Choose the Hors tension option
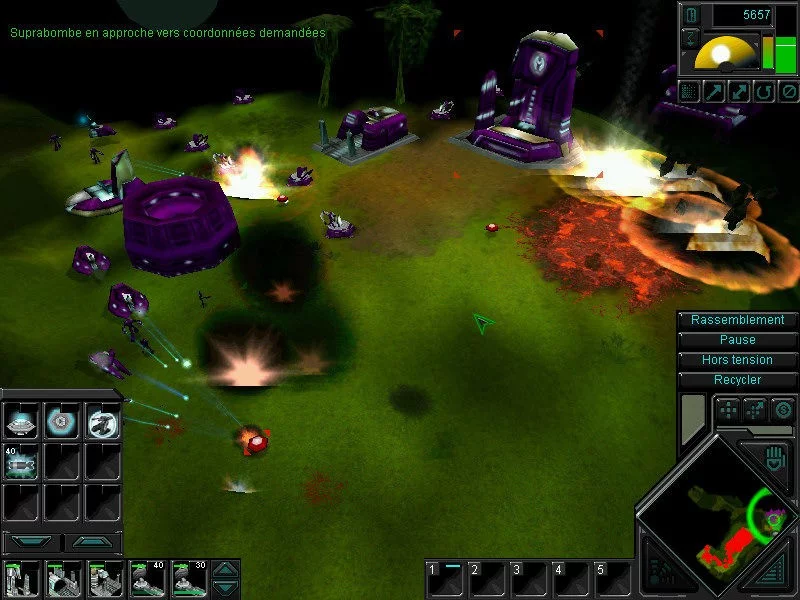Image resolution: width=800 pixels, height=600 pixels. point(738,360)
